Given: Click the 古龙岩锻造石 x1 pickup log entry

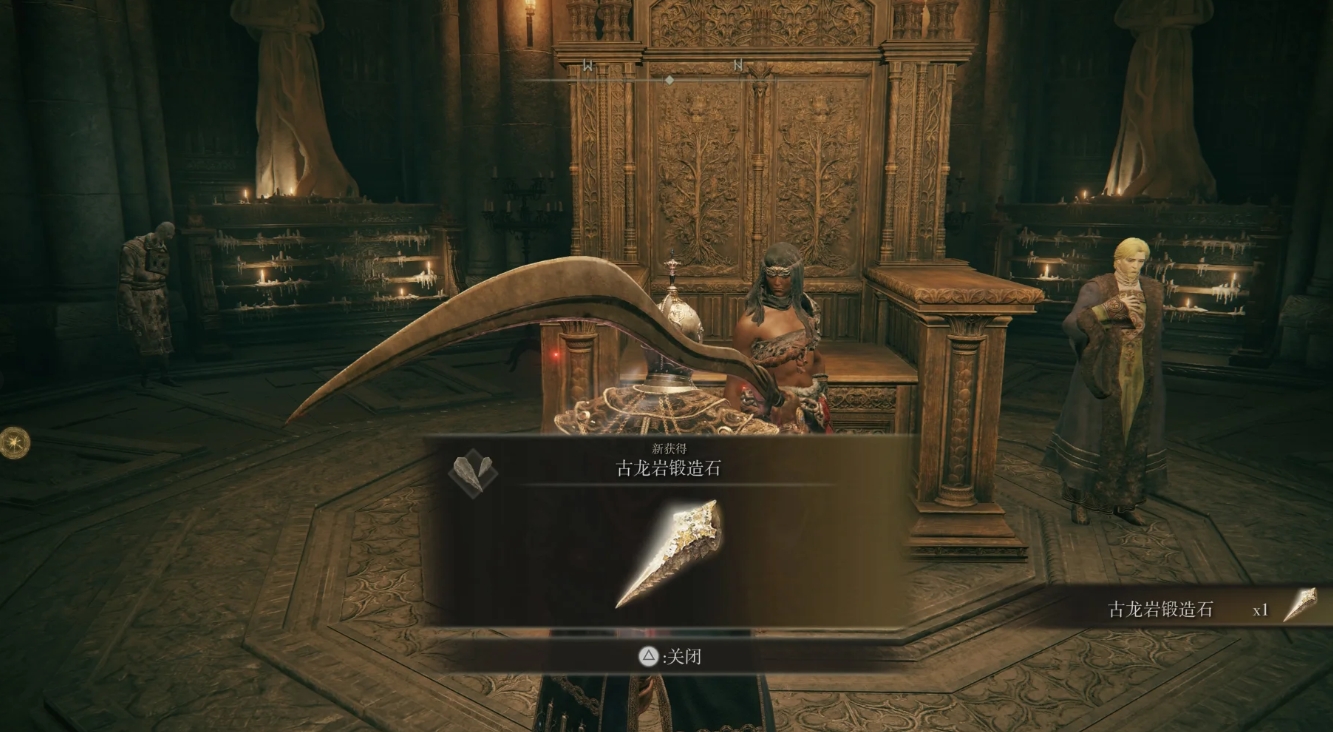Looking at the screenshot, I should tap(1200, 608).
